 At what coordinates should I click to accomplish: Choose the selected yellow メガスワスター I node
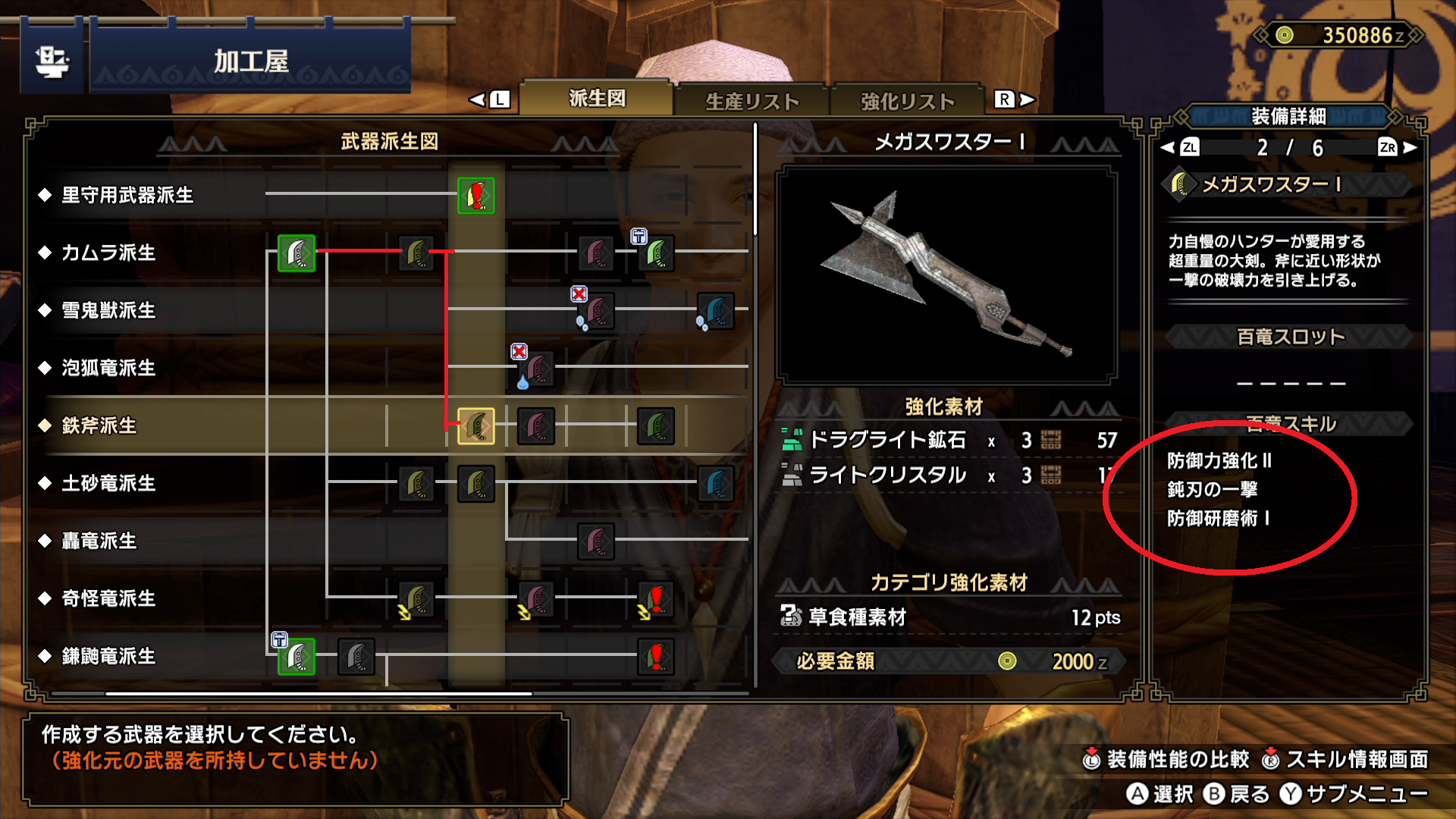point(476,426)
